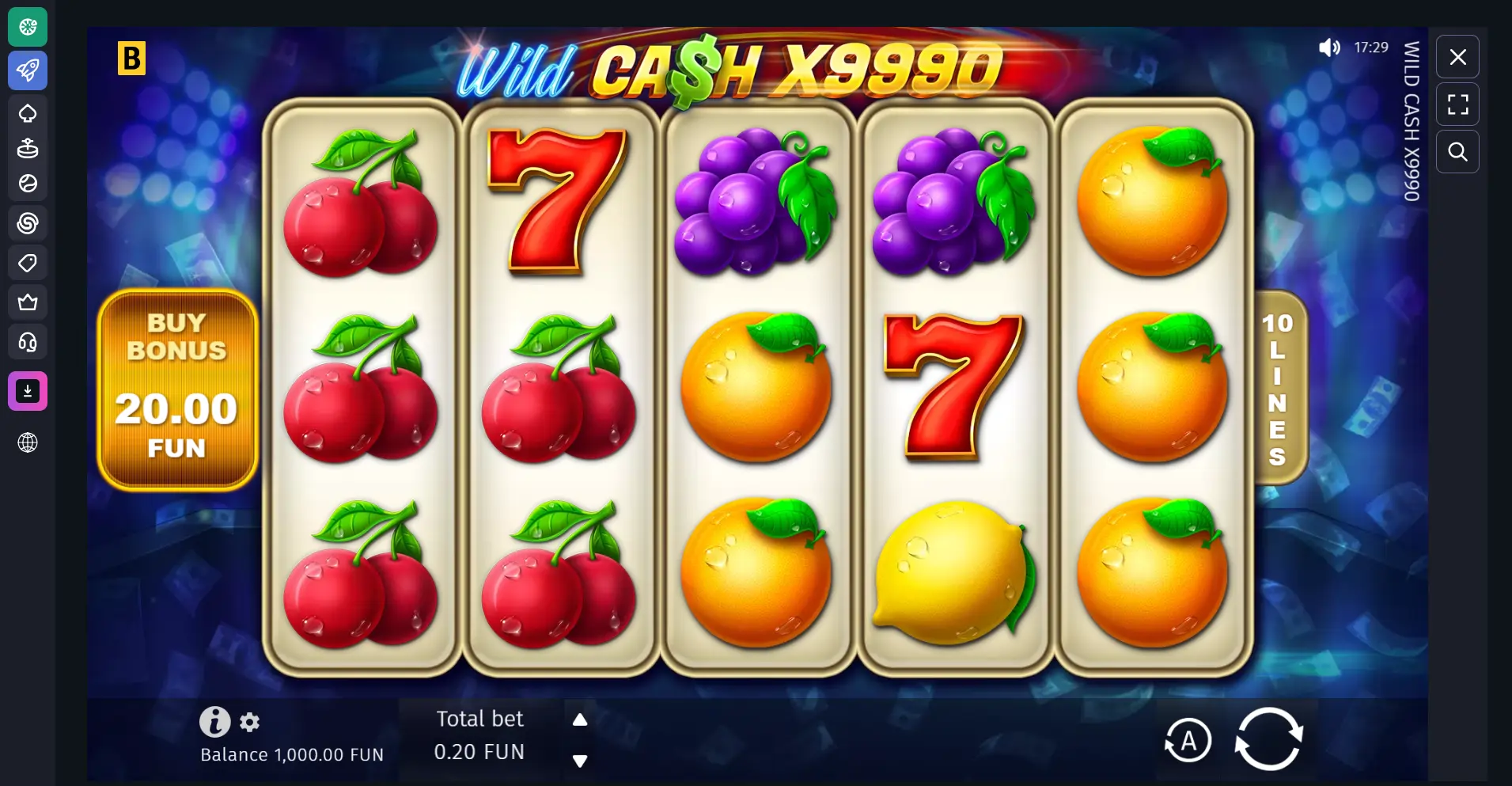Click the green casino logo
Screen dimensions: 1512x786
28,26
